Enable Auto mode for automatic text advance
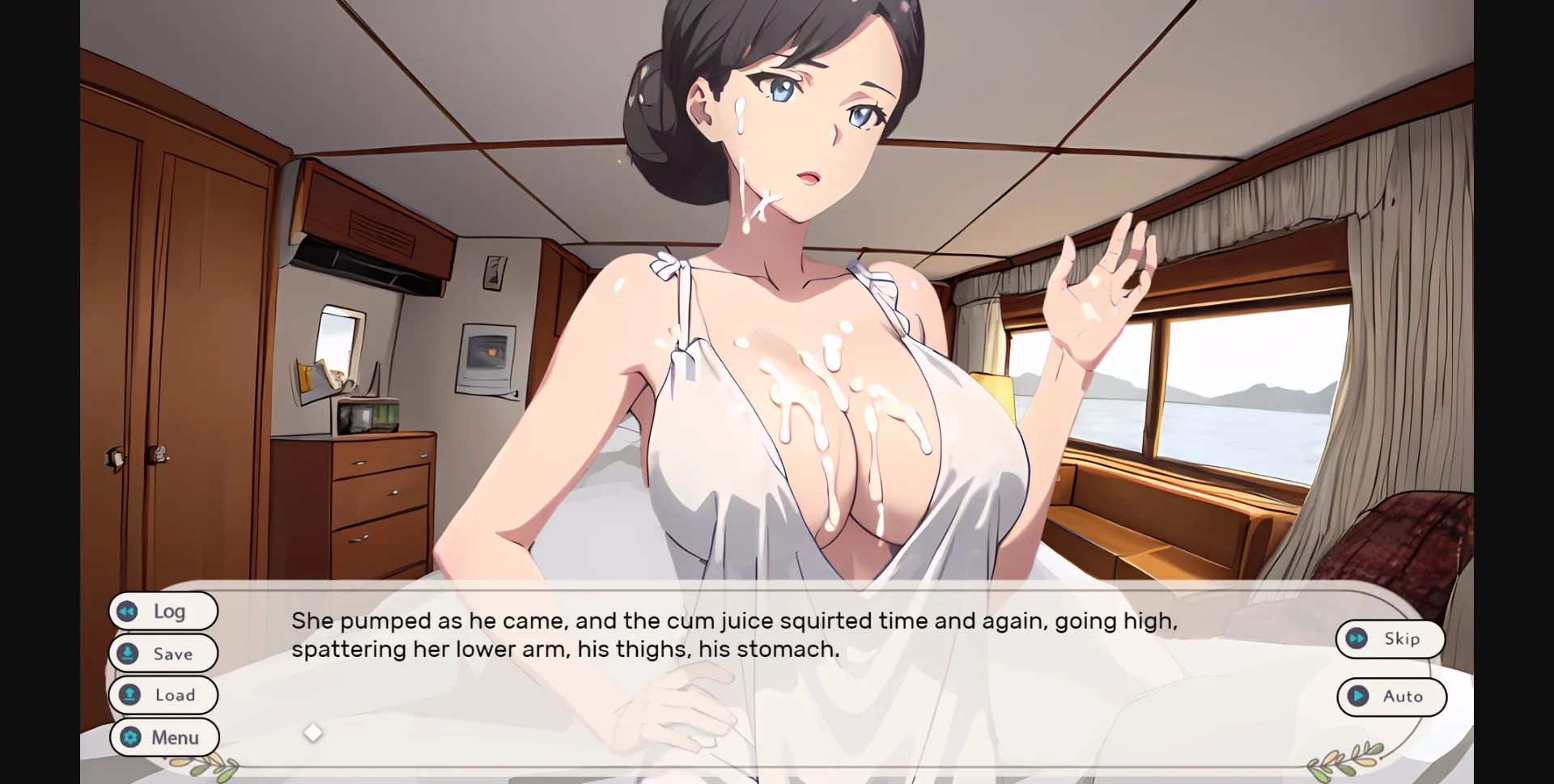1554x784 pixels. click(1392, 697)
